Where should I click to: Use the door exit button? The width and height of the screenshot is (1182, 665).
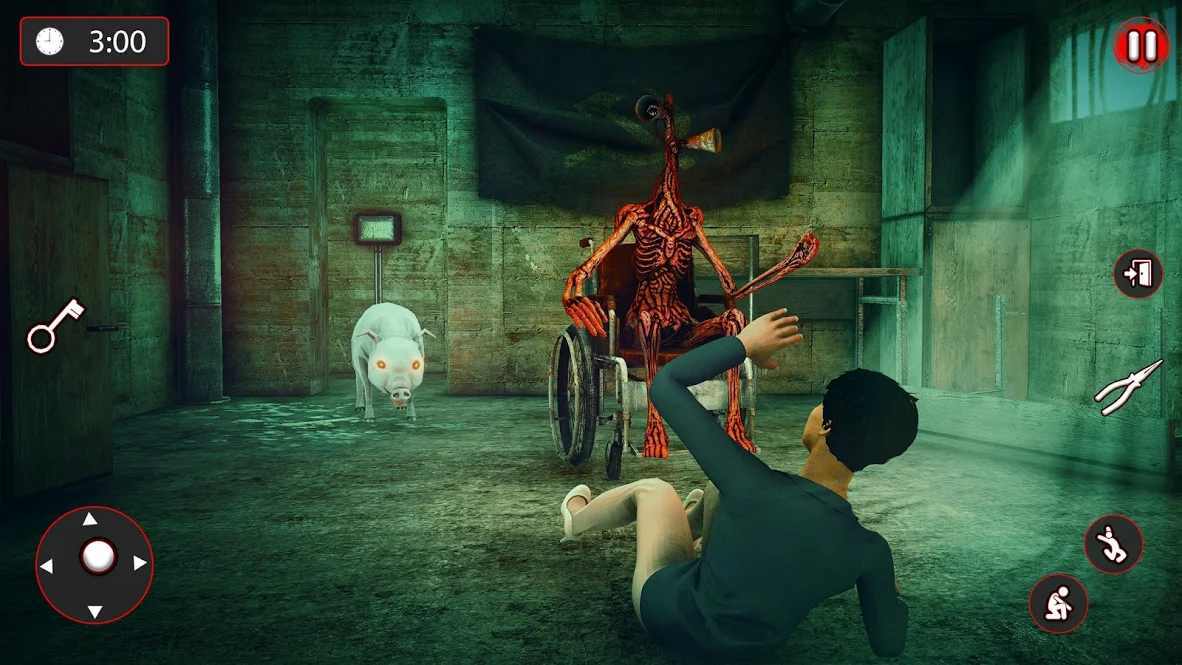1138,274
